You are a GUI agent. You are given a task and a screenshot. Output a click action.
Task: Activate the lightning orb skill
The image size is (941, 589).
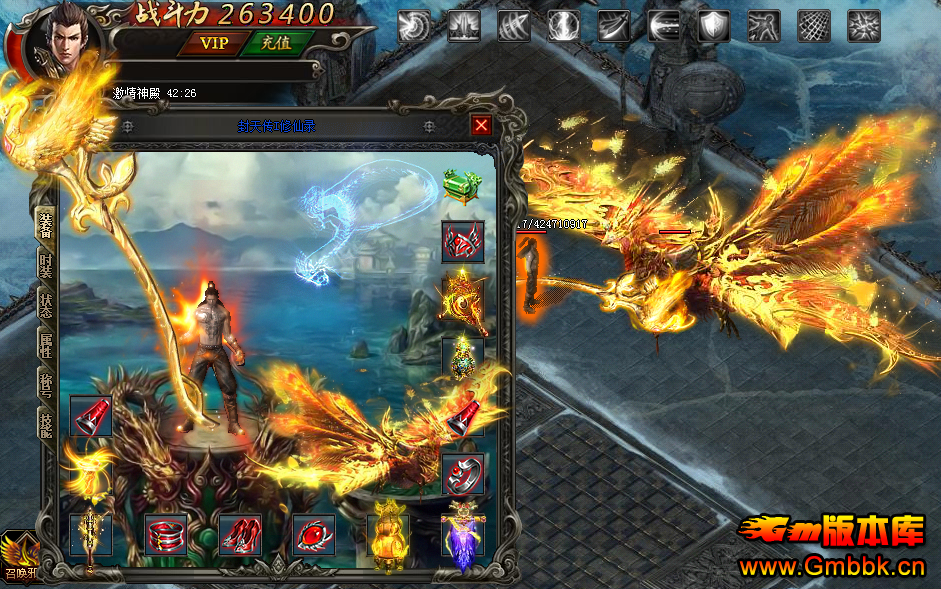coord(563,26)
